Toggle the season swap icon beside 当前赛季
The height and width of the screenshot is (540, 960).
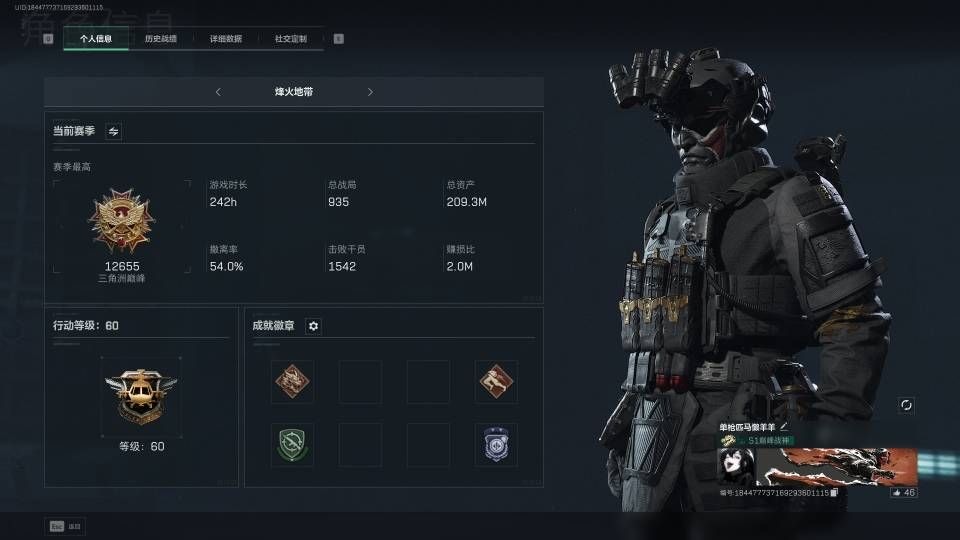click(x=113, y=131)
